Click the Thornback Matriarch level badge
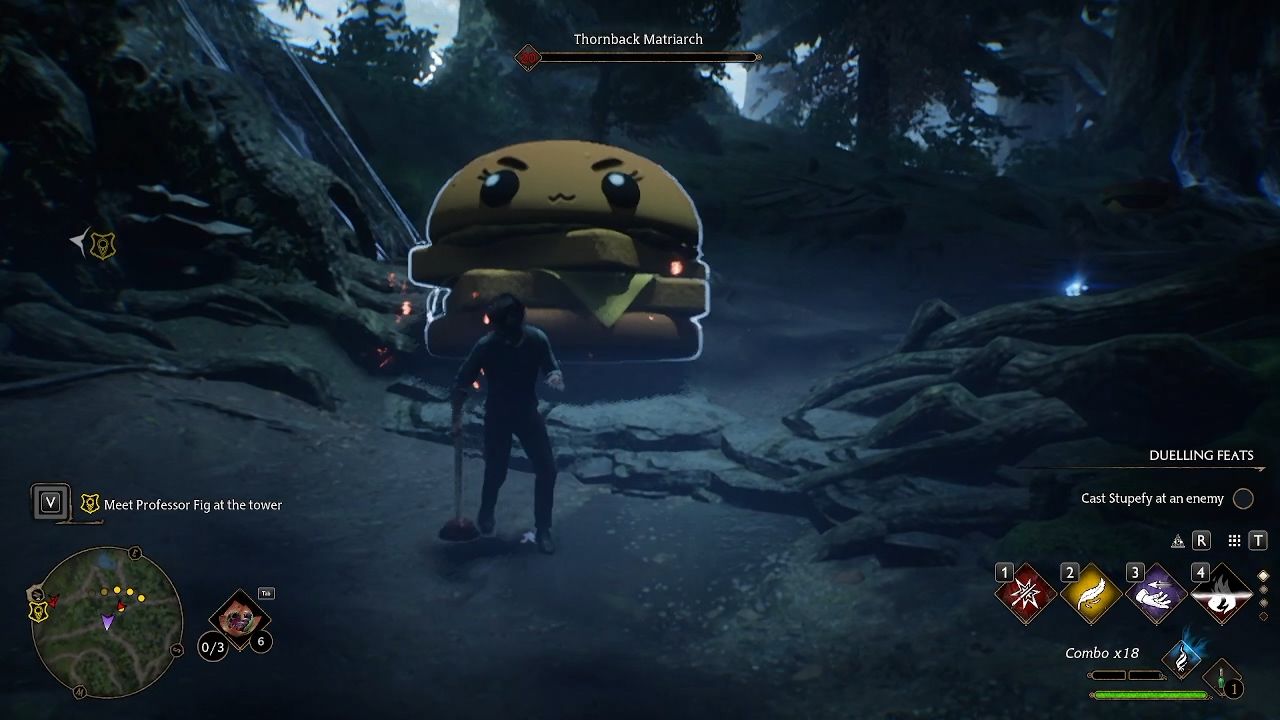The height and width of the screenshot is (720, 1280). [x=527, y=58]
